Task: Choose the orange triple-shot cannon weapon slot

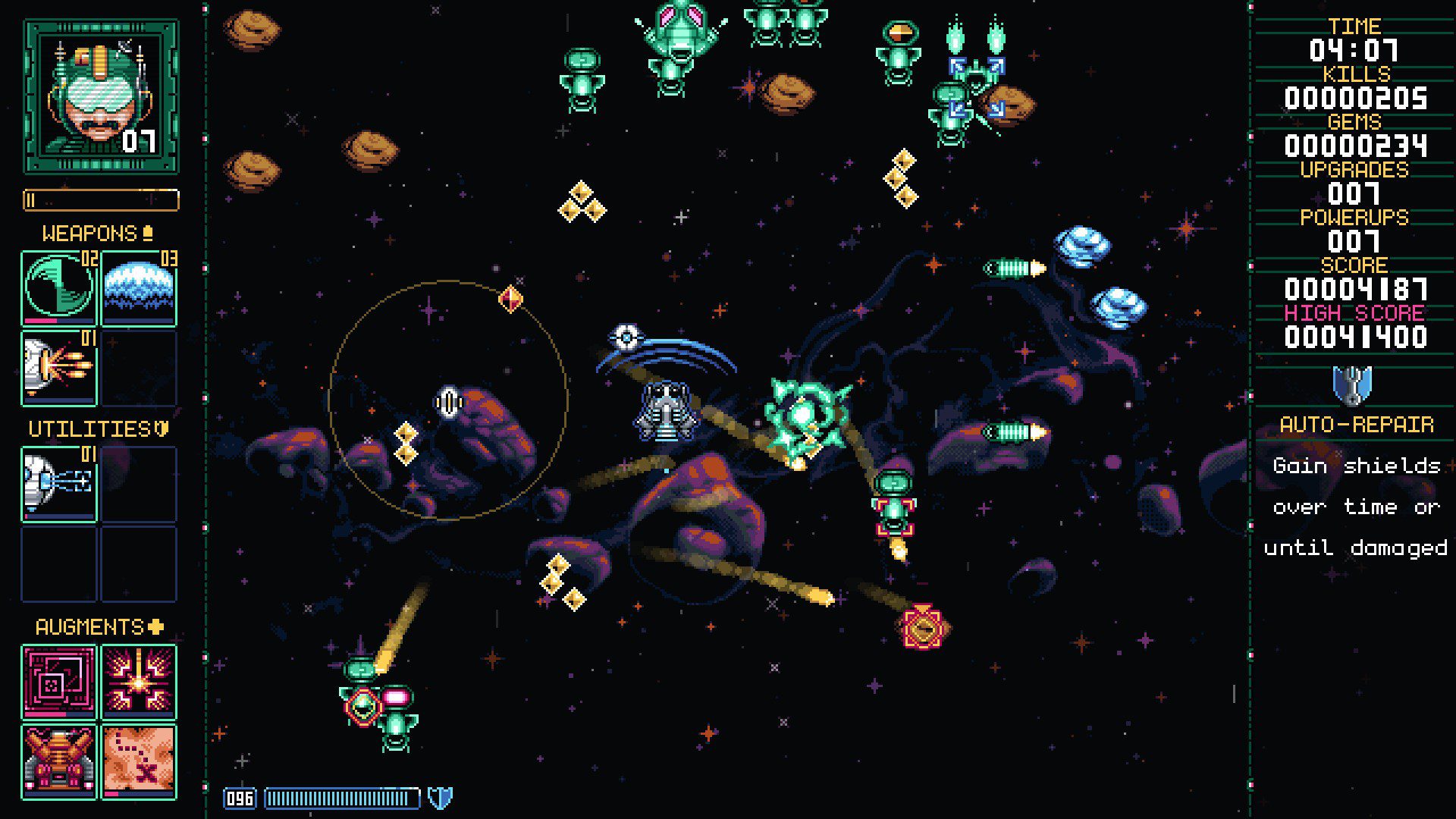Action: click(x=59, y=368)
